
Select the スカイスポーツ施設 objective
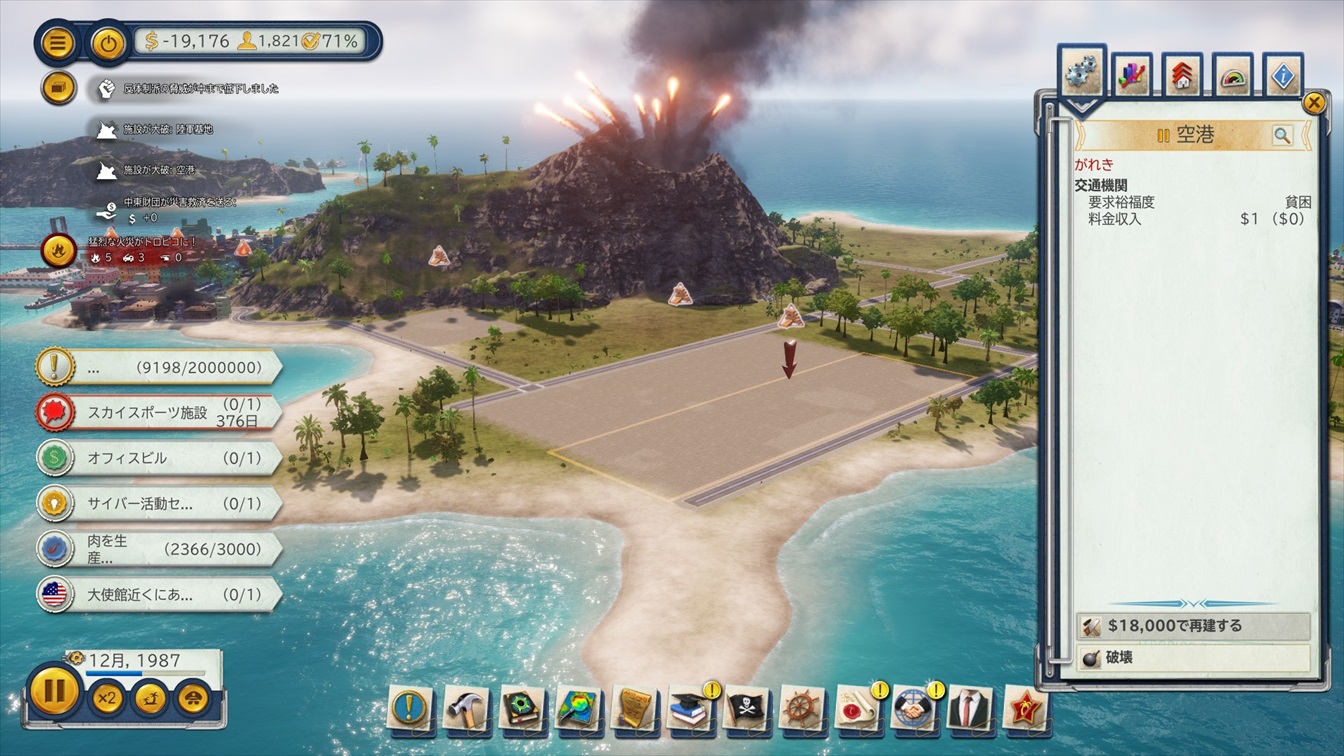160,412
